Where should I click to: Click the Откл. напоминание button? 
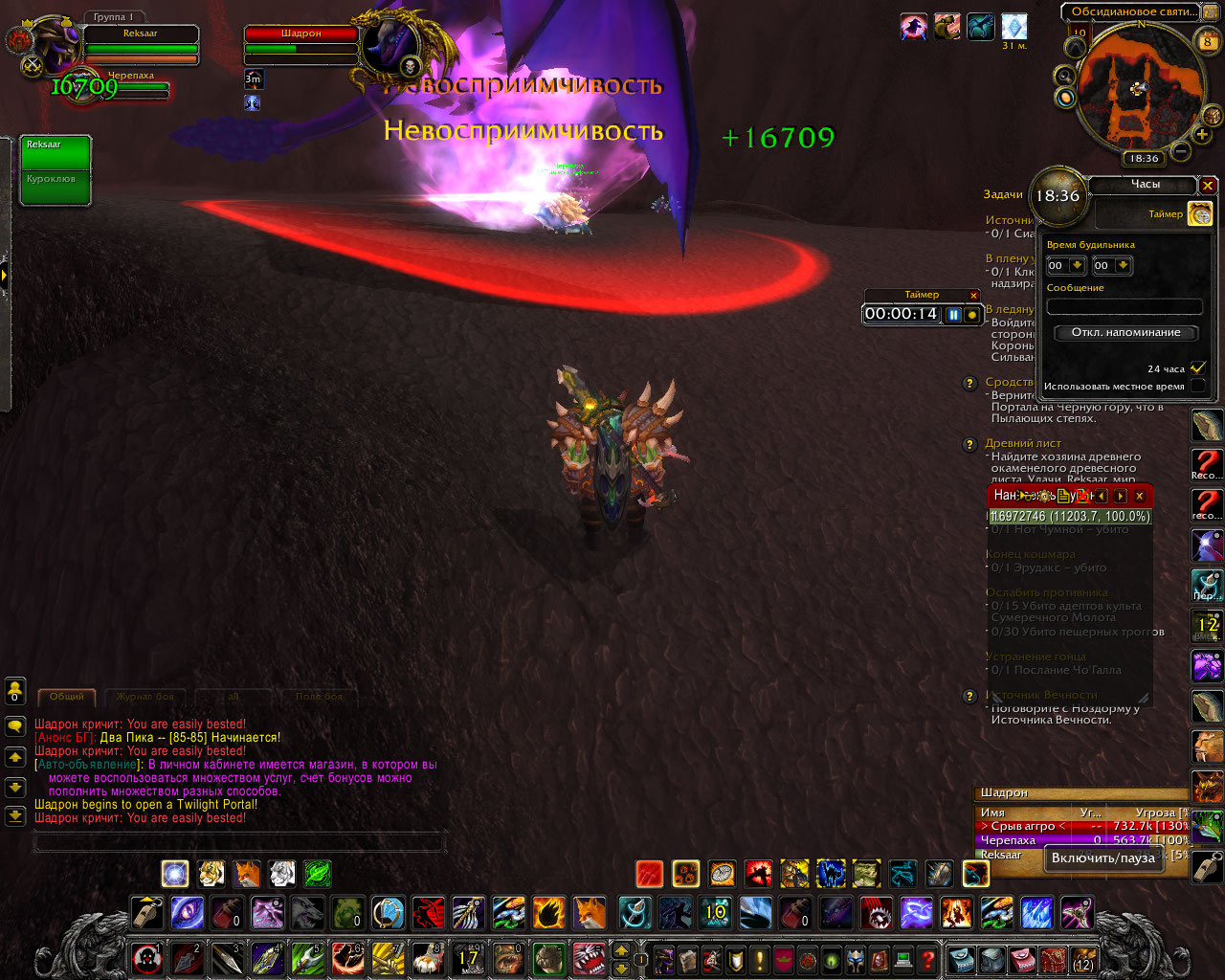(x=1125, y=333)
